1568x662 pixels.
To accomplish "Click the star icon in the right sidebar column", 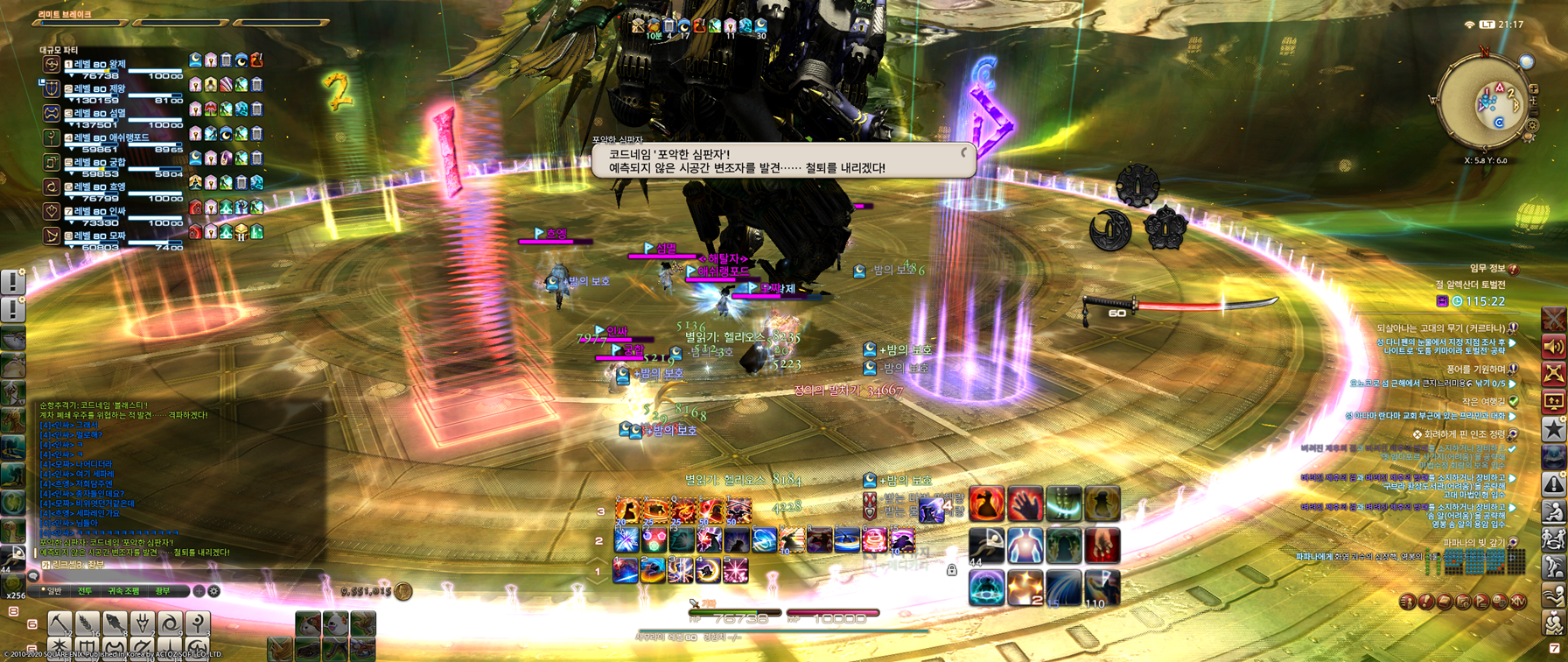I will pyautogui.click(x=1553, y=428).
